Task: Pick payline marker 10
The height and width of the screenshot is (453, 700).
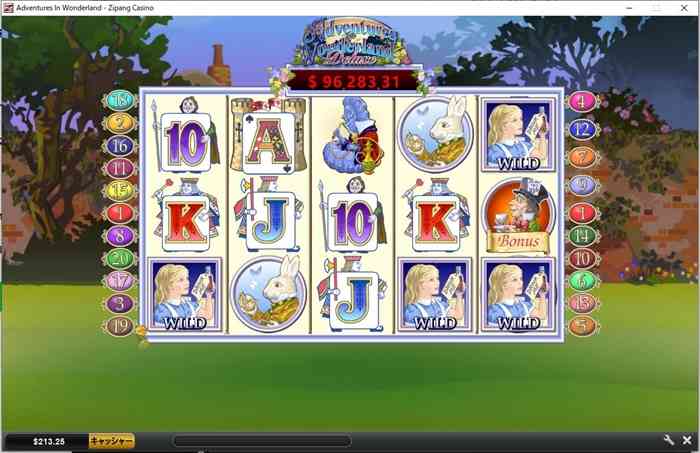Action: point(582,259)
